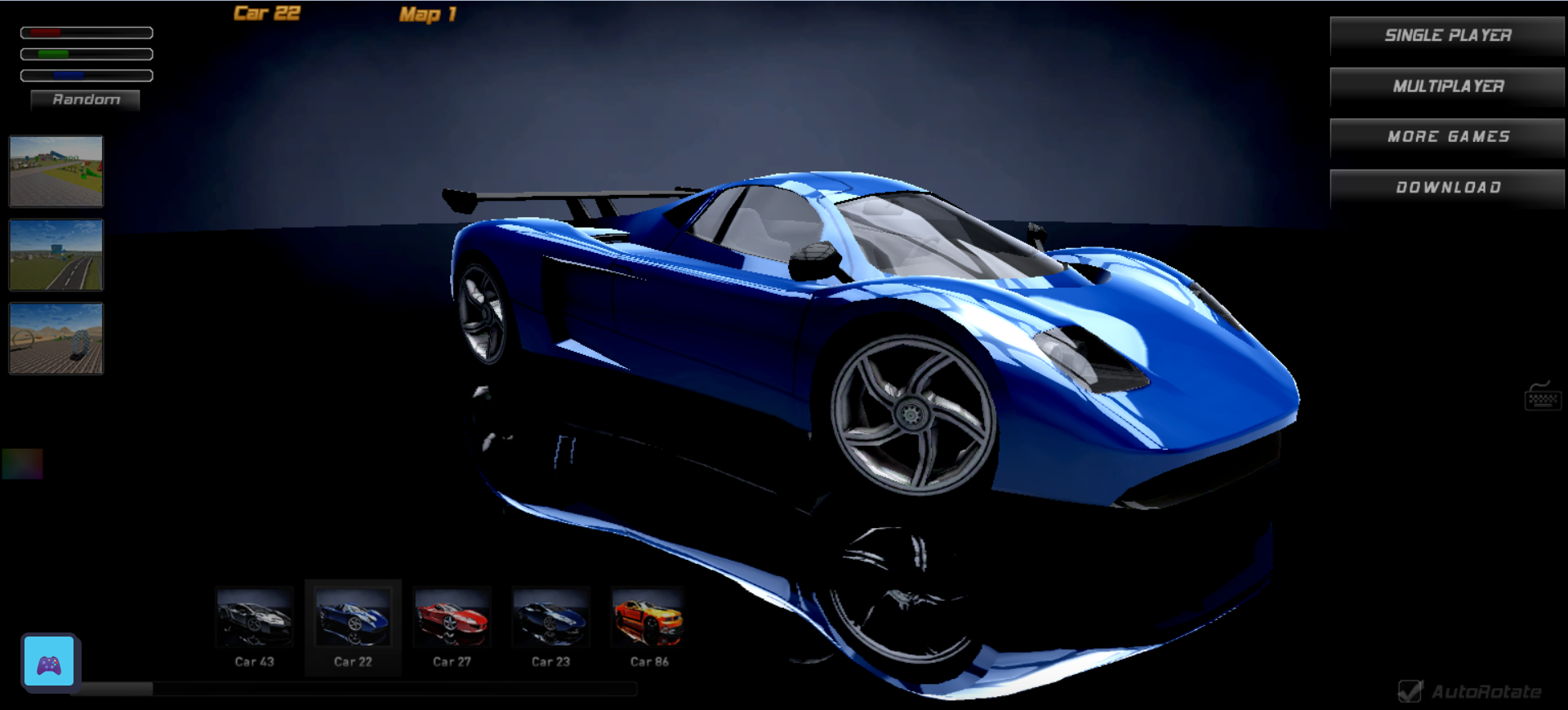
Task: Click the gamepad icon in the bottom-left corner
Action: coord(49,662)
